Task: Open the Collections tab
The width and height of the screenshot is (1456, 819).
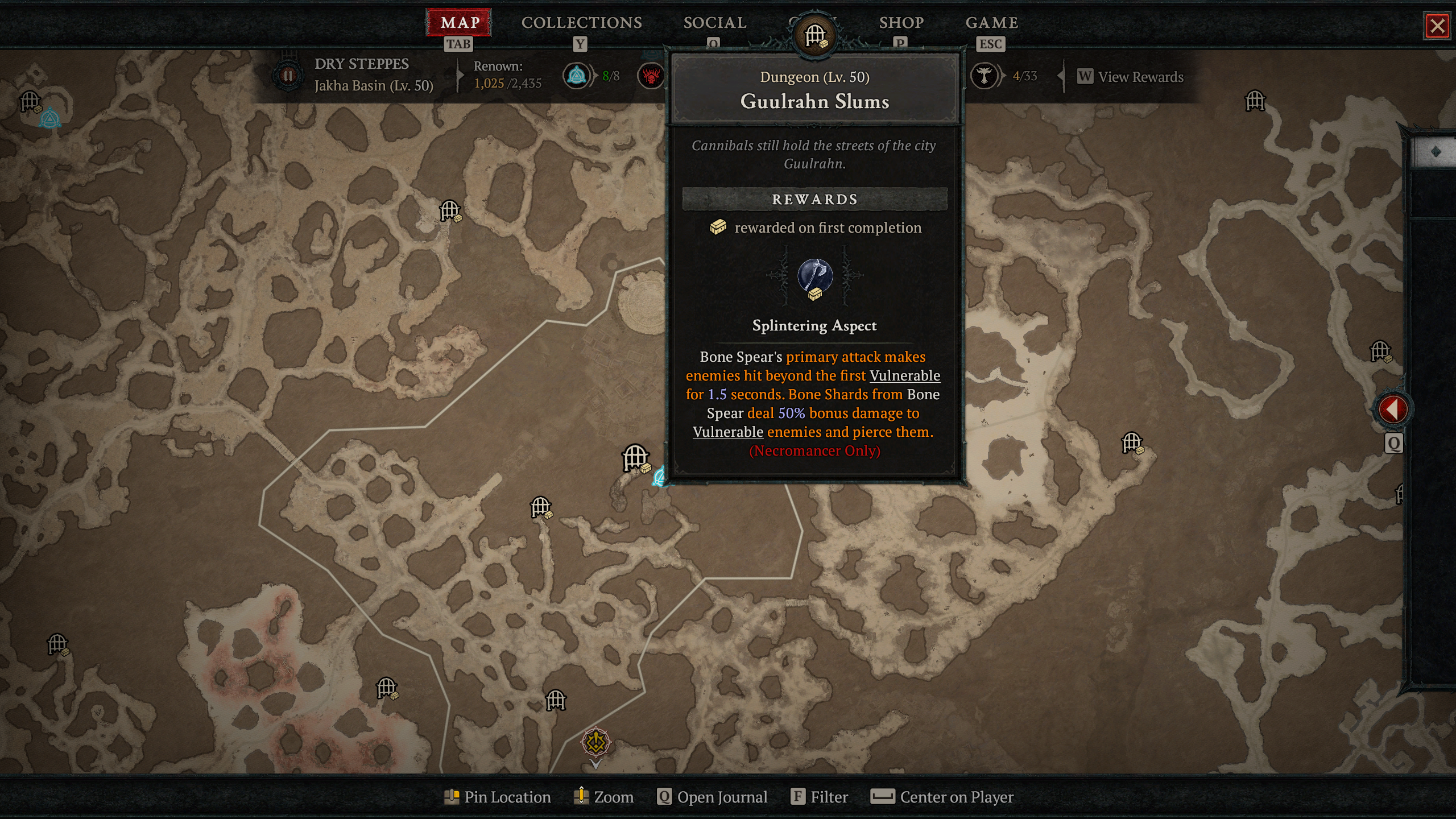Action: coord(581,23)
